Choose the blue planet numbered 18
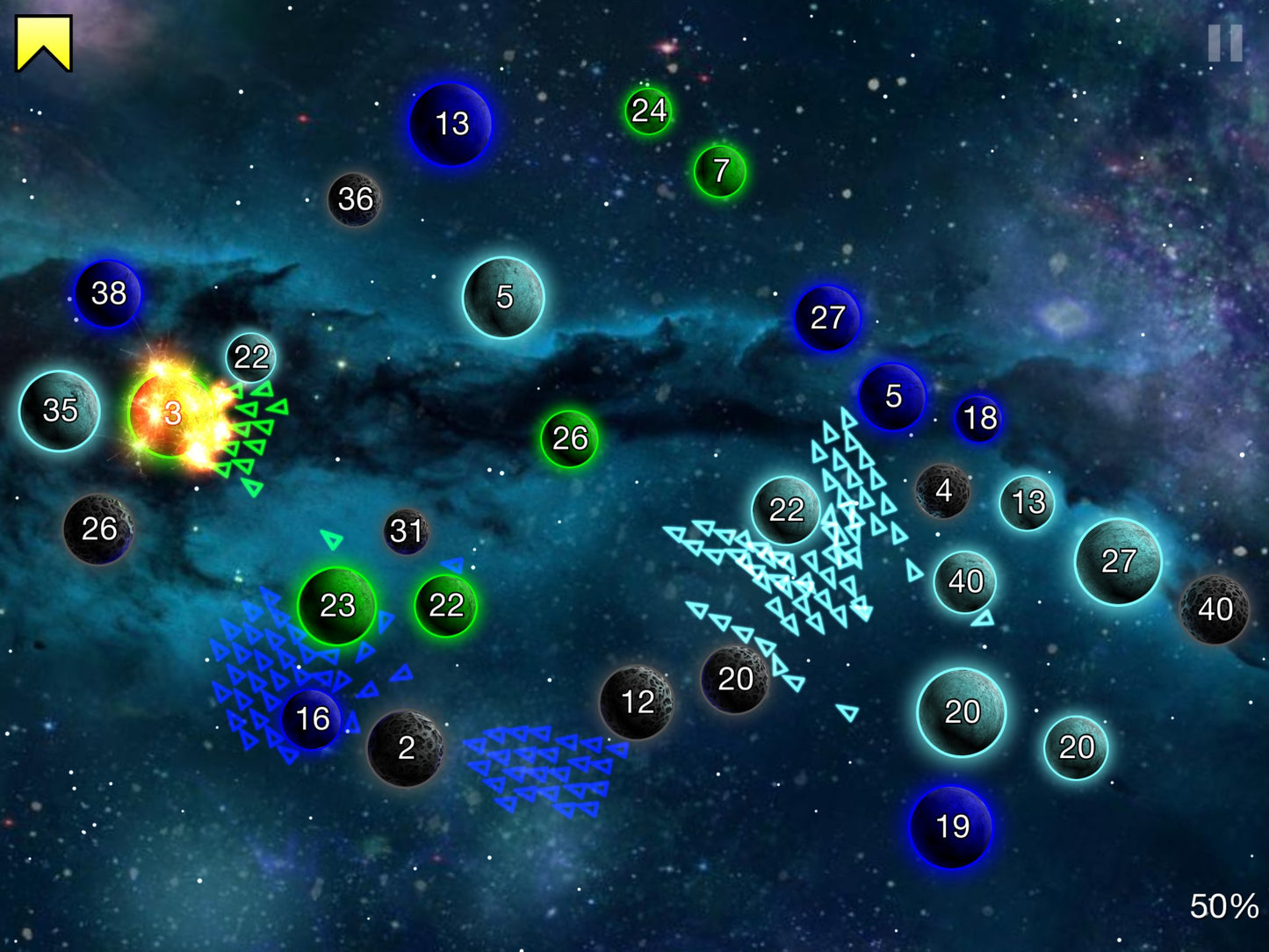Screen dimensions: 1269x952 coord(979,418)
